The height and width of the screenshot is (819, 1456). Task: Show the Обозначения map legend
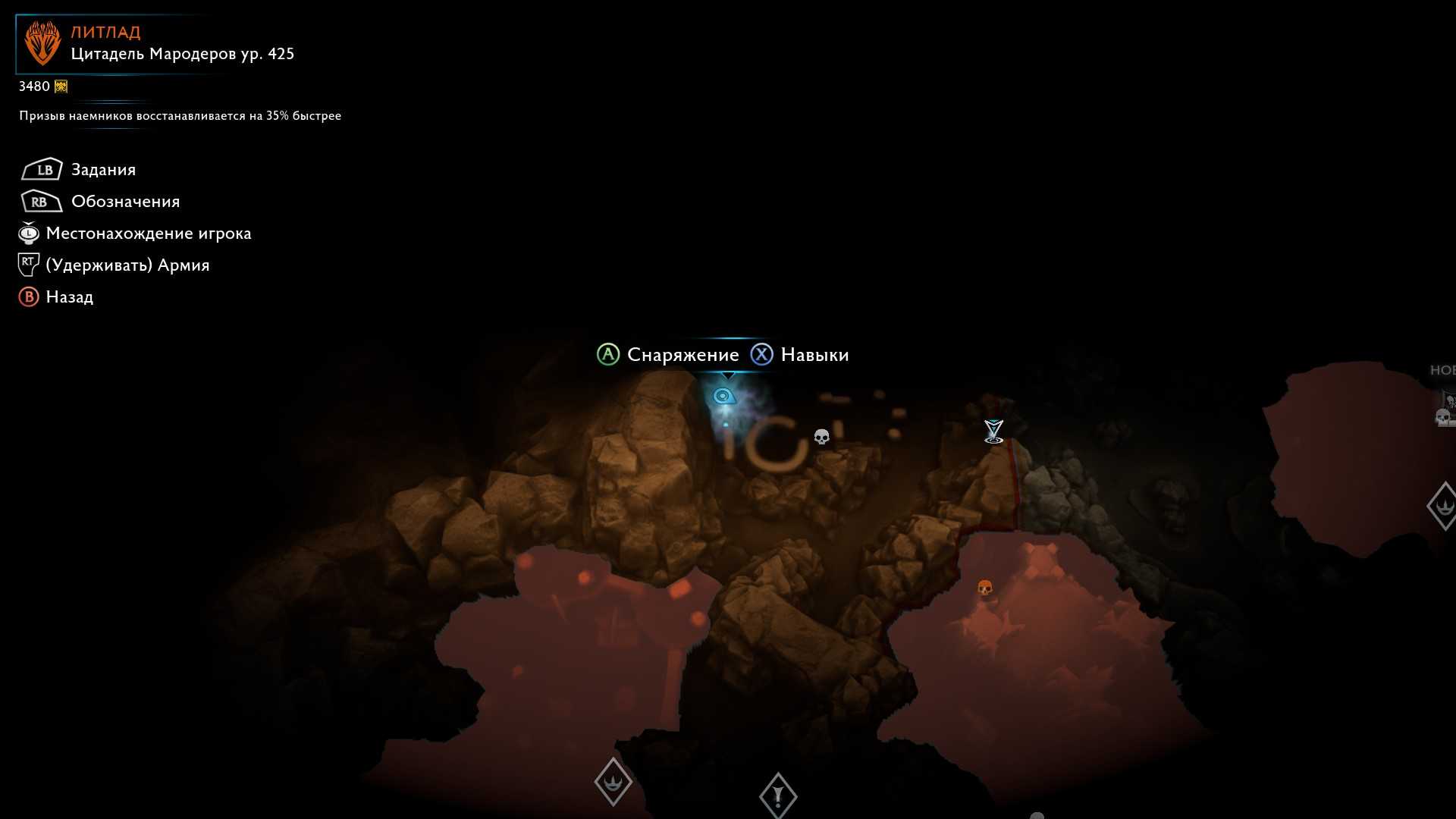point(125,202)
